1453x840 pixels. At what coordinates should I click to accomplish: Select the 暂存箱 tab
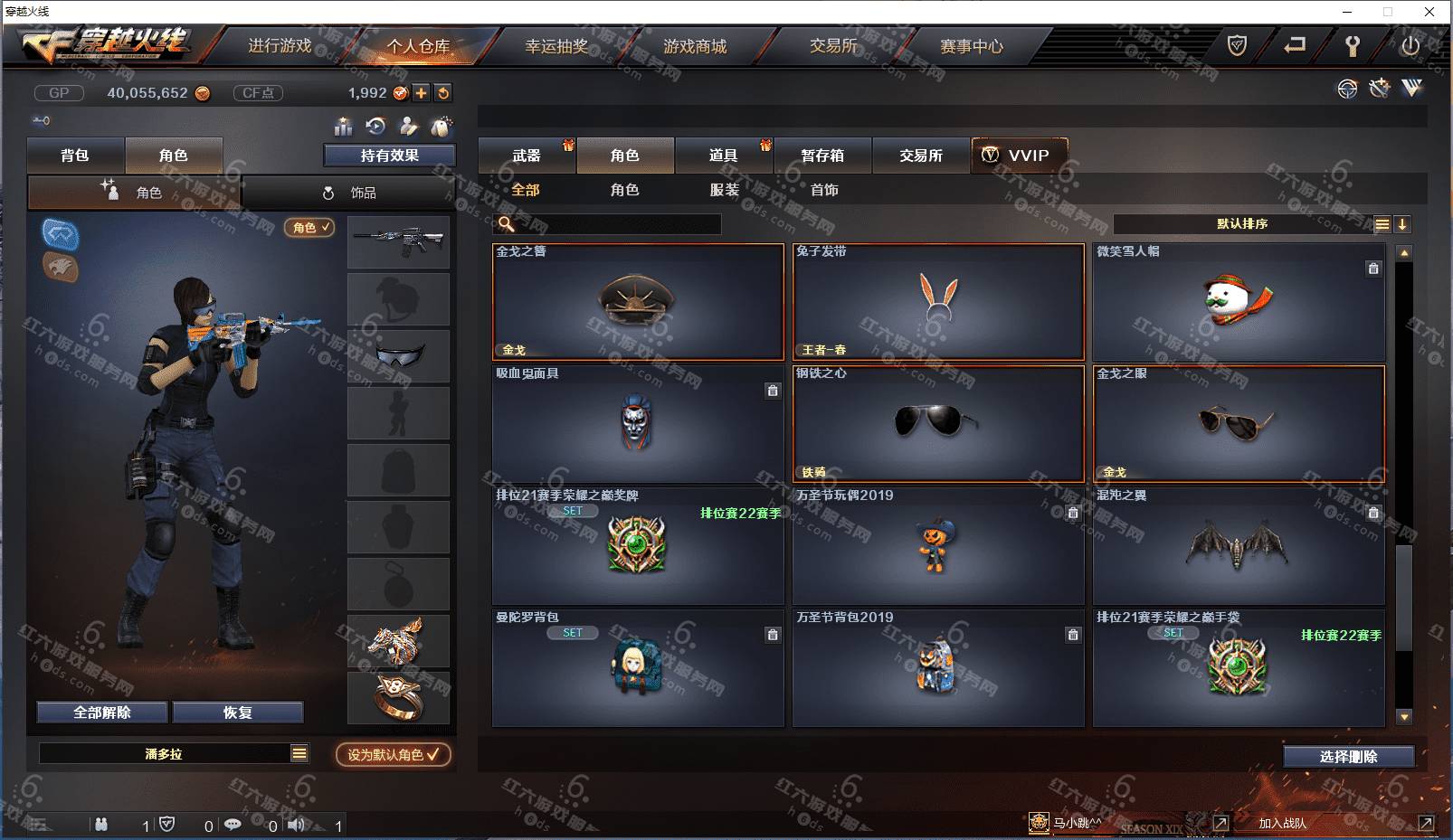tap(822, 156)
